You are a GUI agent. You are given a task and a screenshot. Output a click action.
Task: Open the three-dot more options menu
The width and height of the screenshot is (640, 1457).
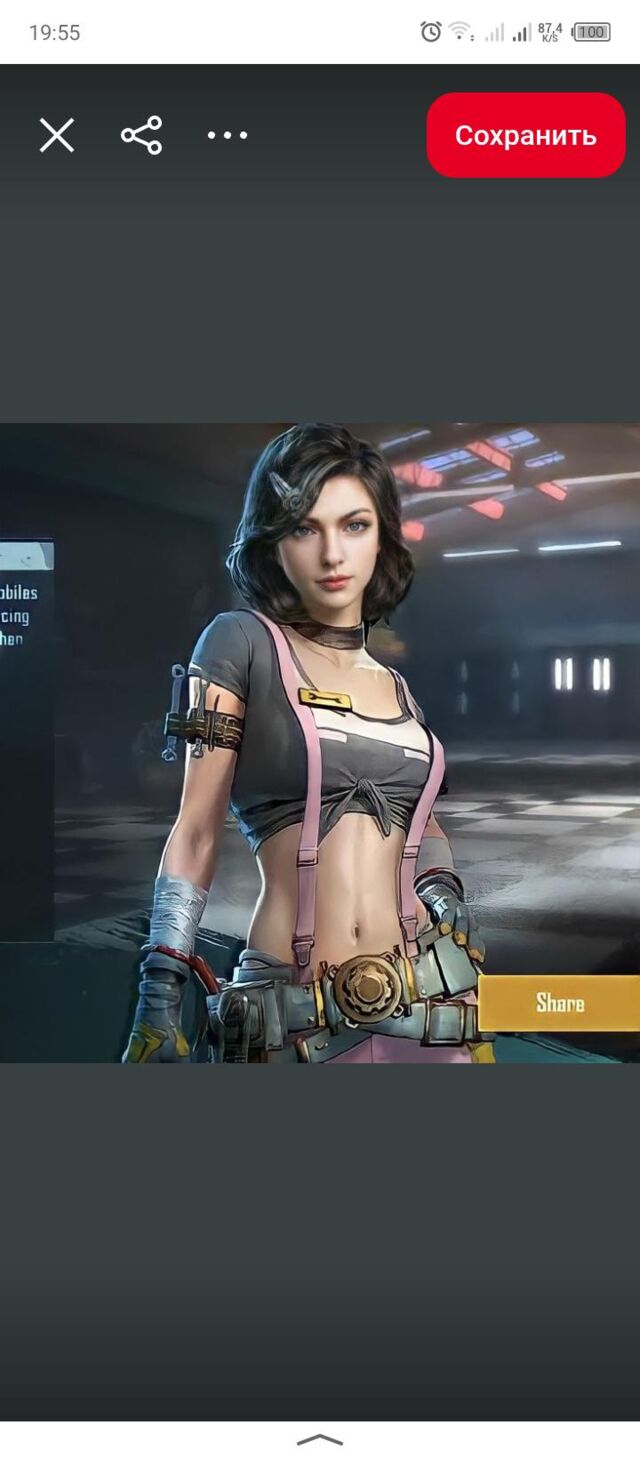(x=227, y=135)
